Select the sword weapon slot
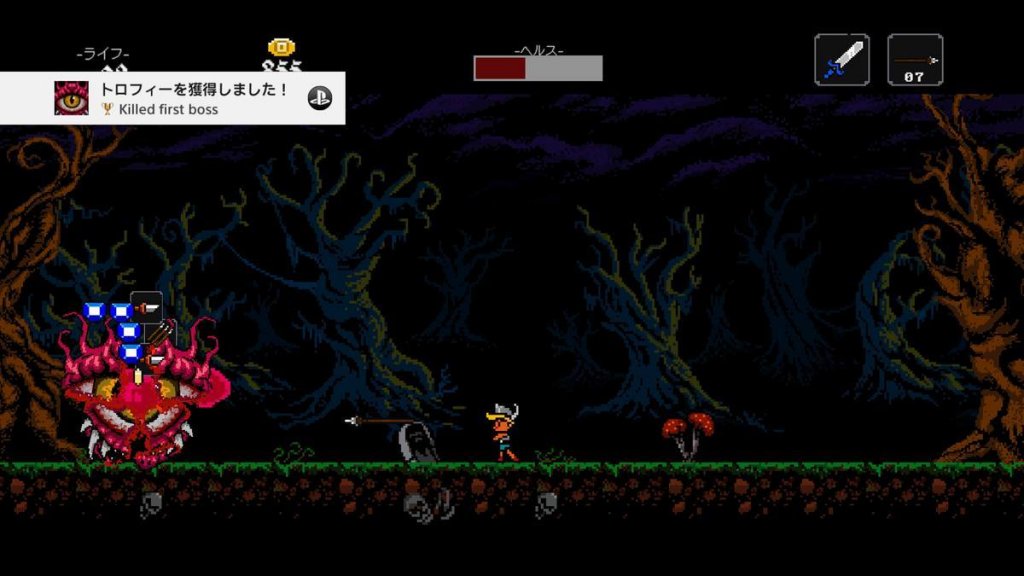Screen dimensions: 1024x576 tap(841, 60)
